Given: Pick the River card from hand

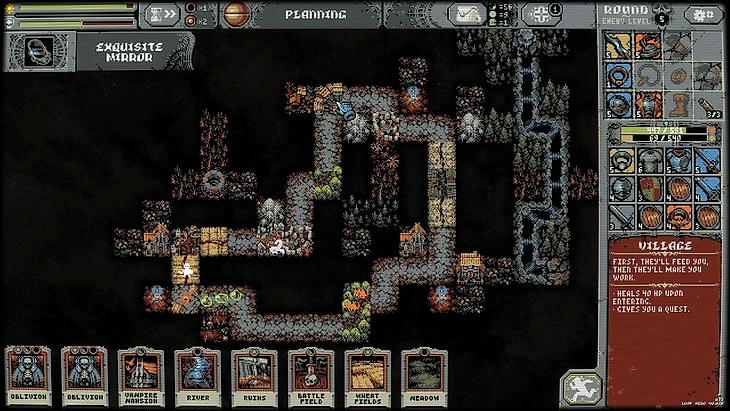Looking at the screenshot, I should (197, 377).
